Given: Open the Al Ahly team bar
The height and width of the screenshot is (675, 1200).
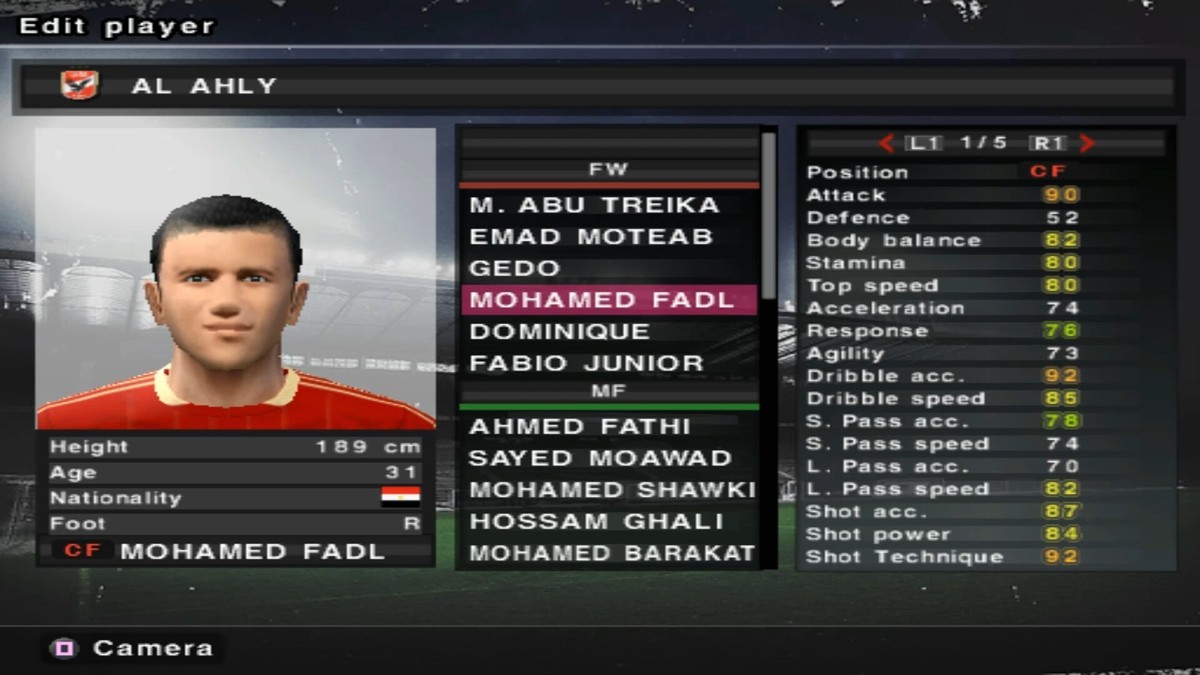Looking at the screenshot, I should point(600,86).
